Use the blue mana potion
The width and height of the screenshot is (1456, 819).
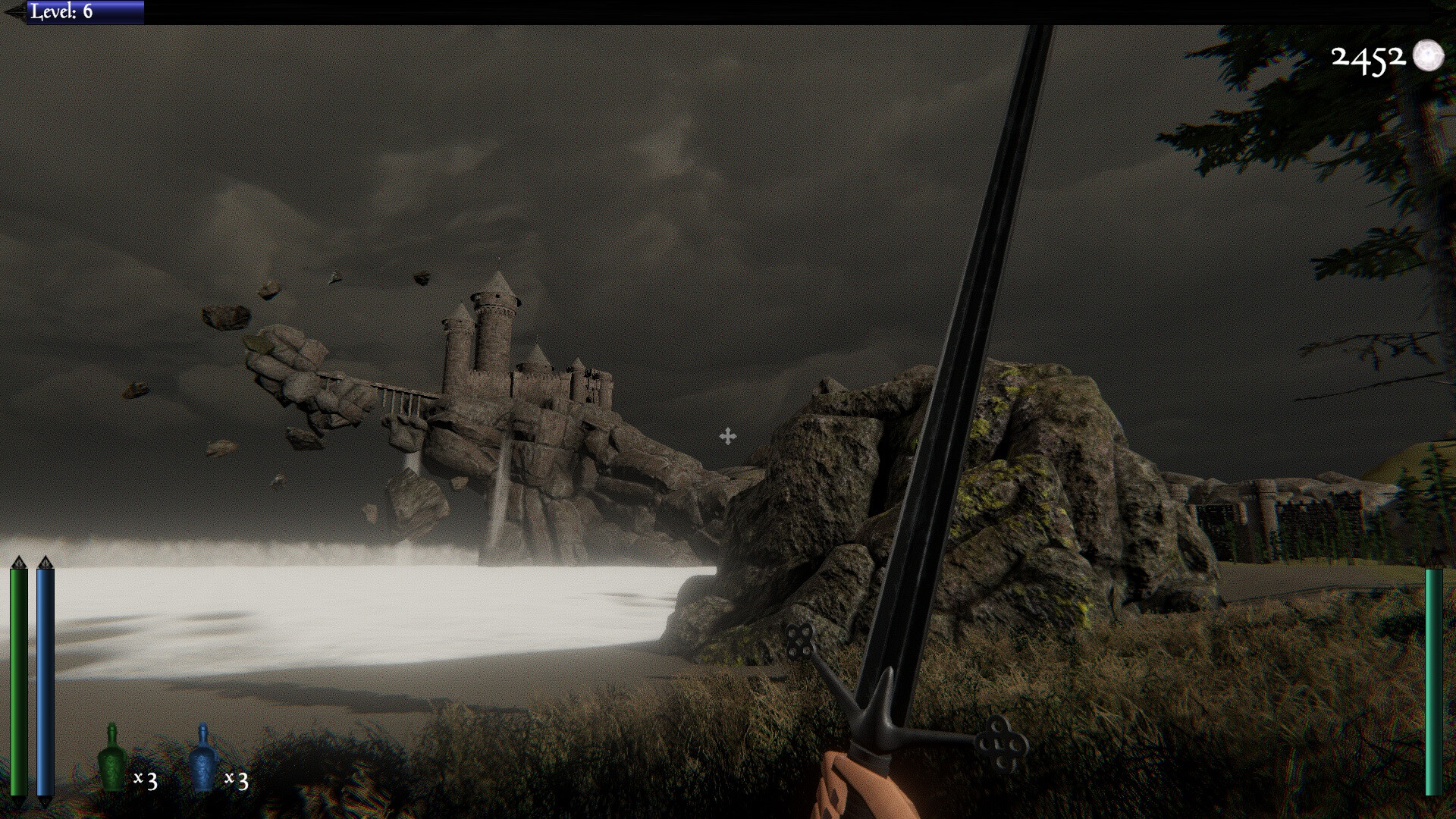(202, 760)
